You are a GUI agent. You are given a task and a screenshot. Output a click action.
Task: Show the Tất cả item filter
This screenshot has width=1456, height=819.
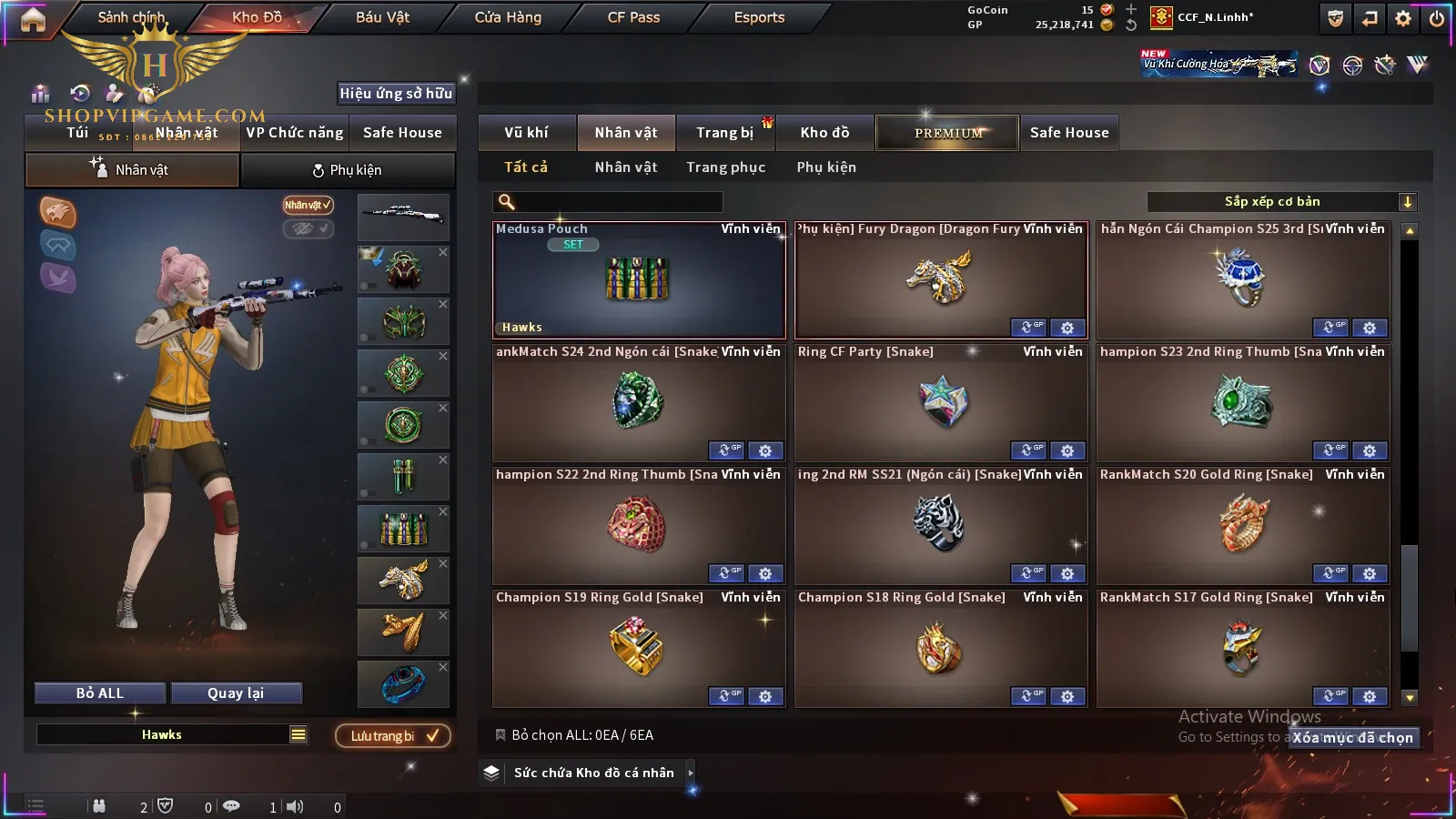coord(526,167)
